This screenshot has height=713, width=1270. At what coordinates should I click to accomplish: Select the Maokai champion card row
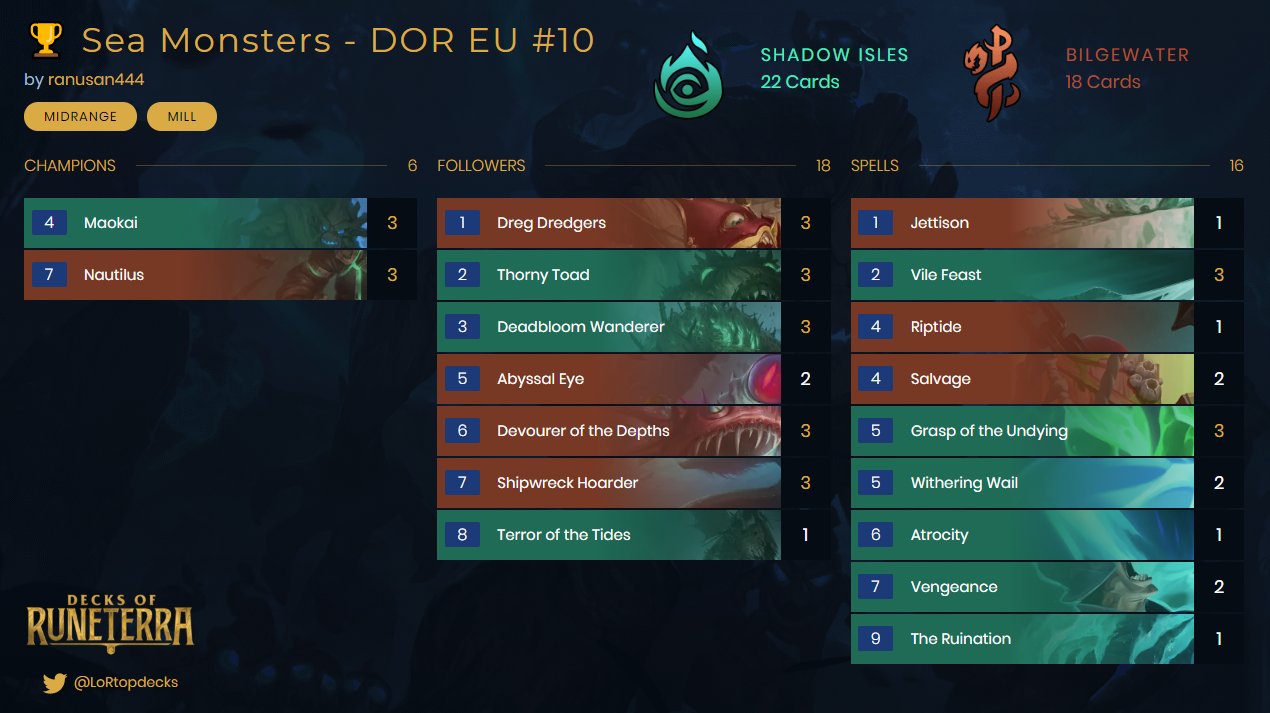pyautogui.click(x=195, y=223)
